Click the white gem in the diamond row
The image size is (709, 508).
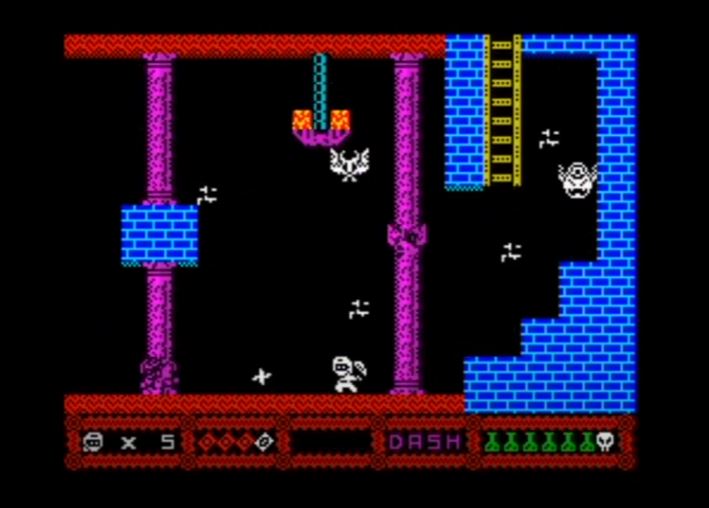(264, 441)
